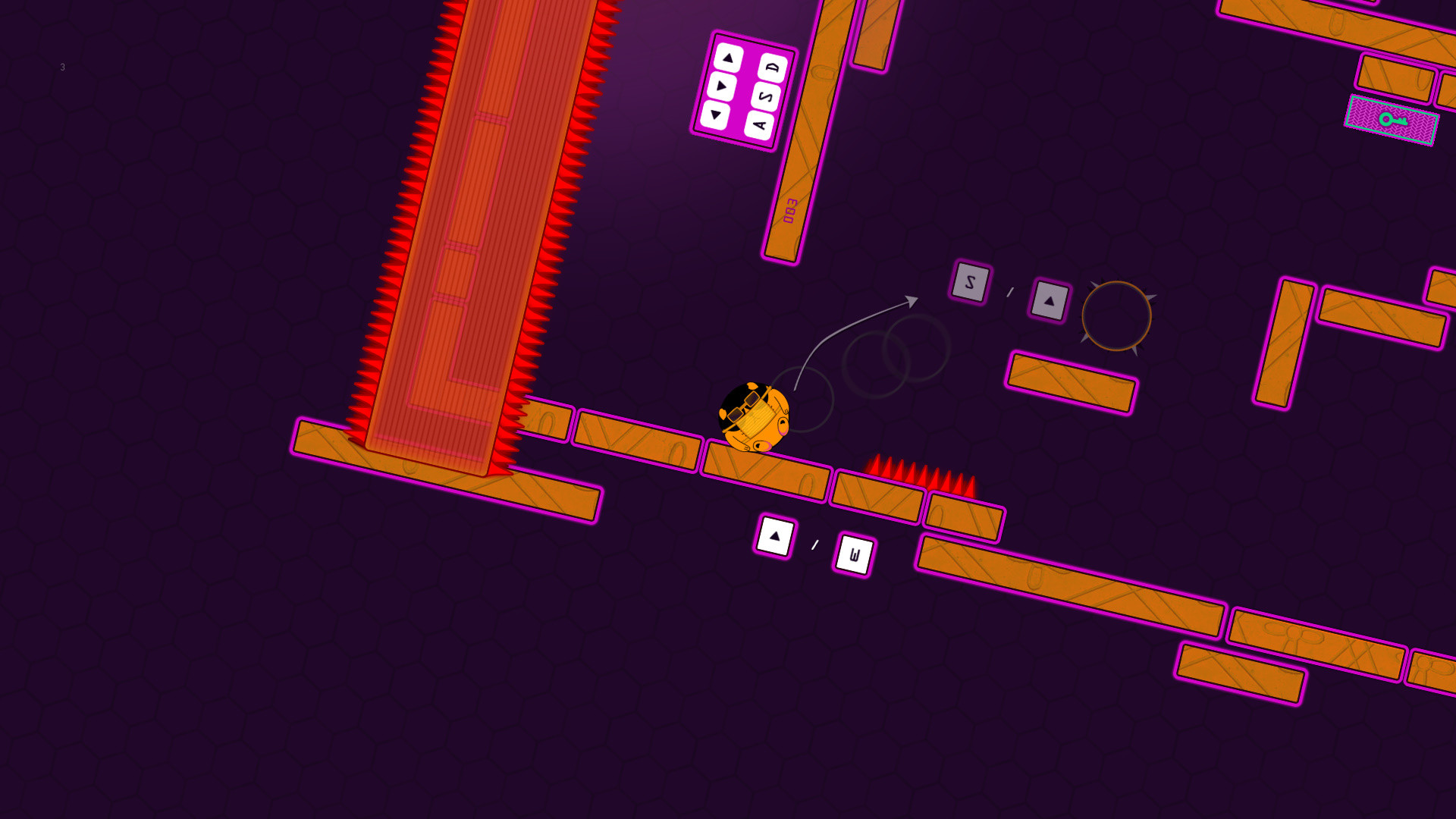Screen dimensions: 1456x819
Task: Click the E03 marking on the vertical plank
Action: pyautogui.click(x=791, y=211)
